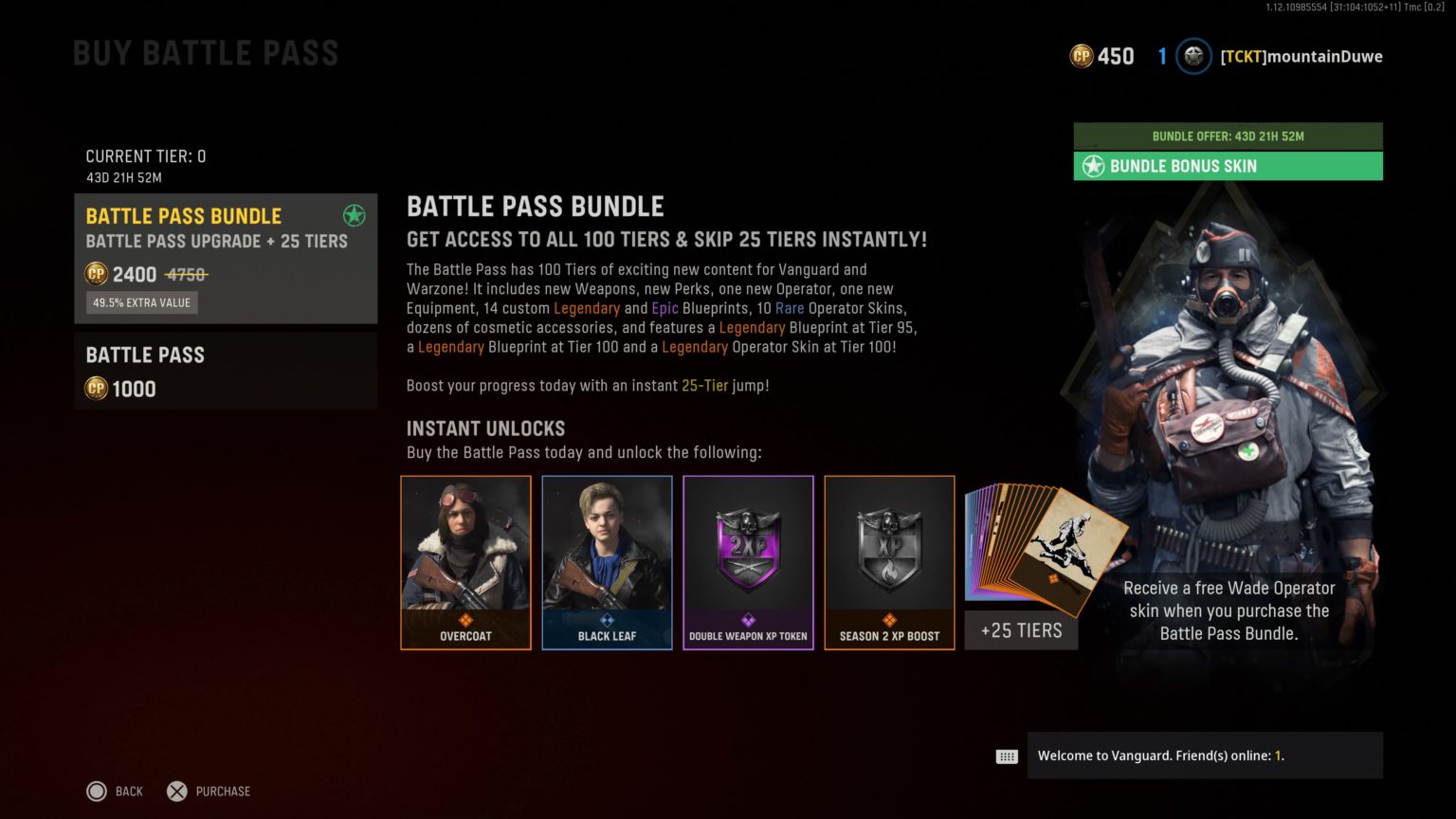This screenshot has width=1456, height=819.
Task: Select the Season 2 XP Boost icon
Action: coord(889,550)
